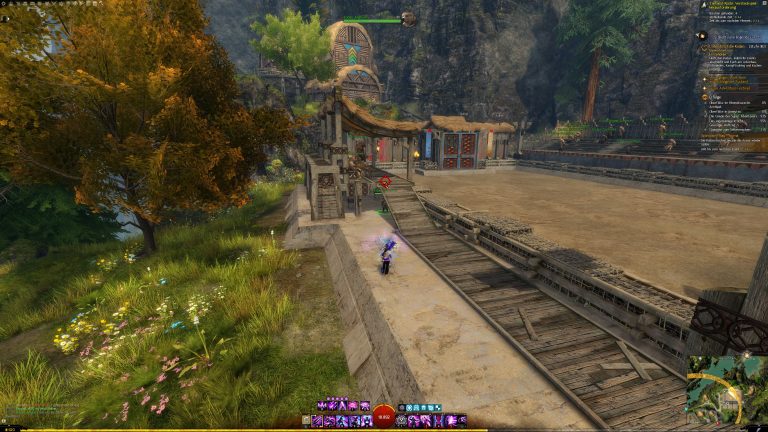The image size is (768, 432).
Task: Click the minimap in the corner
Action: point(727,392)
